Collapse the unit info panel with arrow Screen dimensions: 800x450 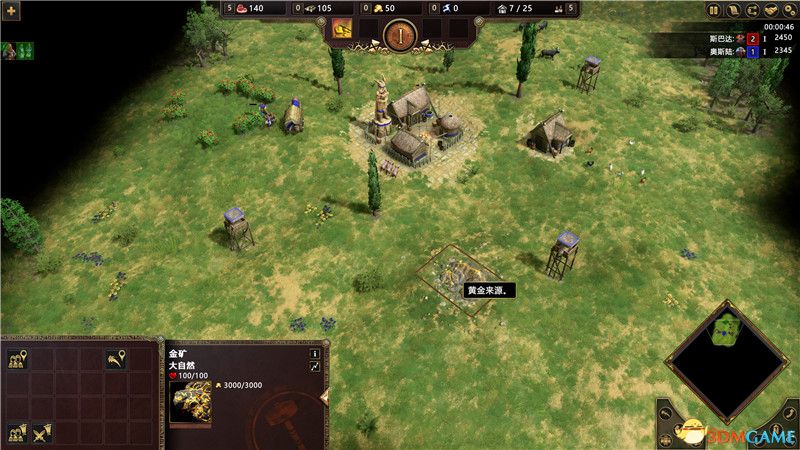click(x=323, y=398)
